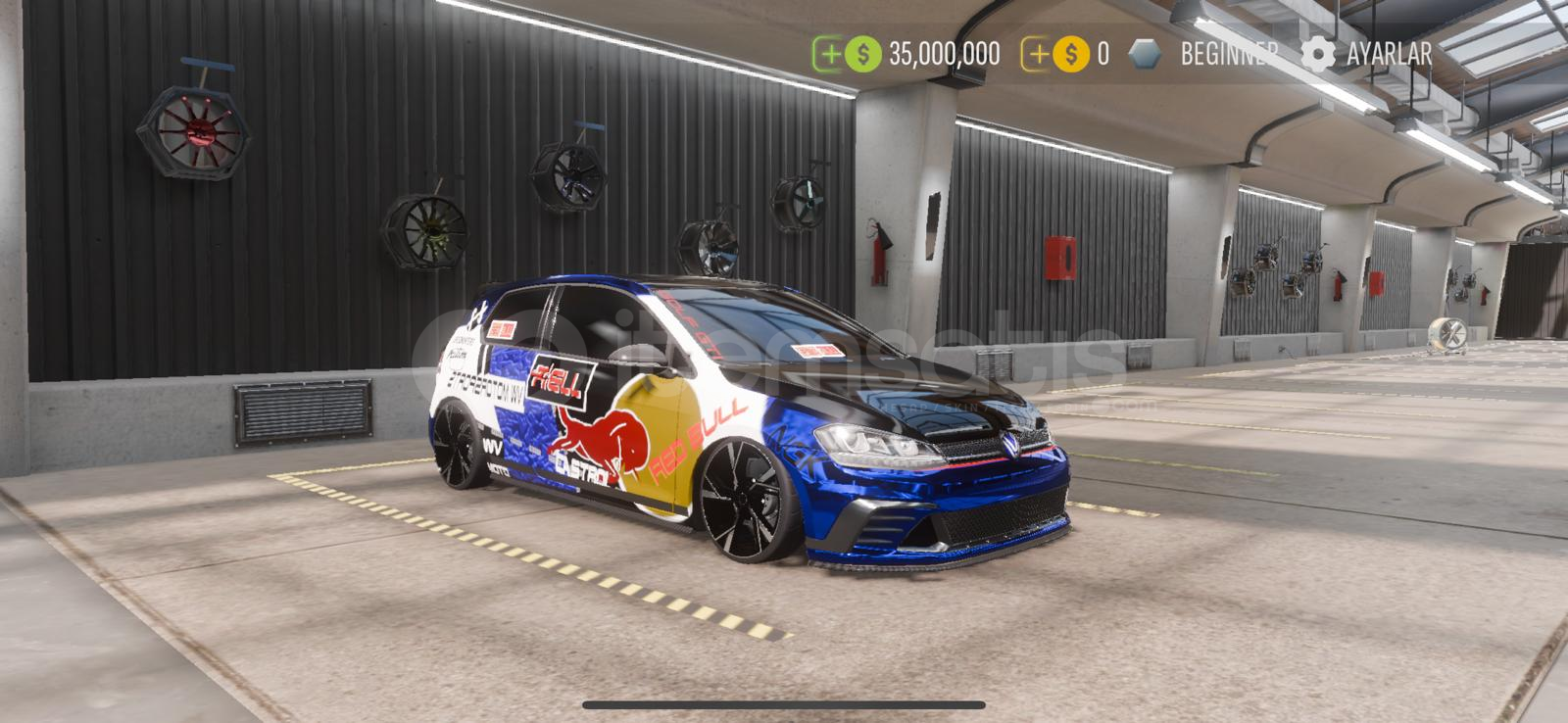Add gold coins with yellow plus button

pyautogui.click(x=1038, y=54)
